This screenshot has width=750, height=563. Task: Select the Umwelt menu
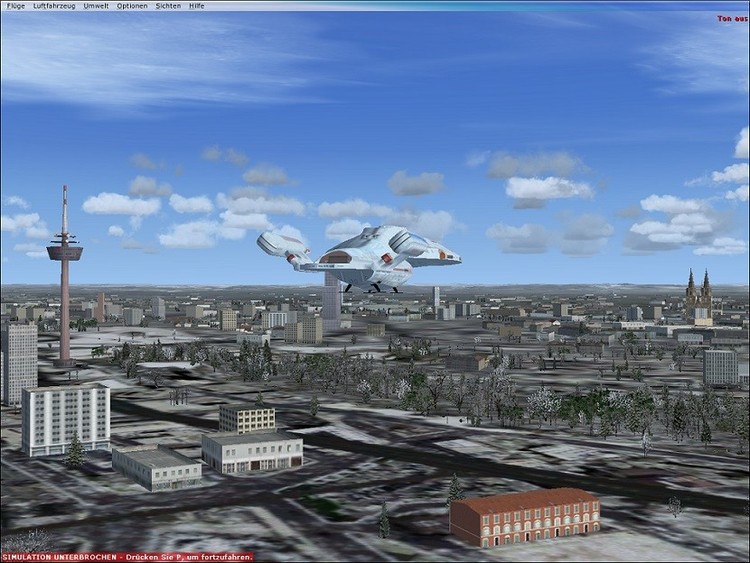(x=97, y=5)
